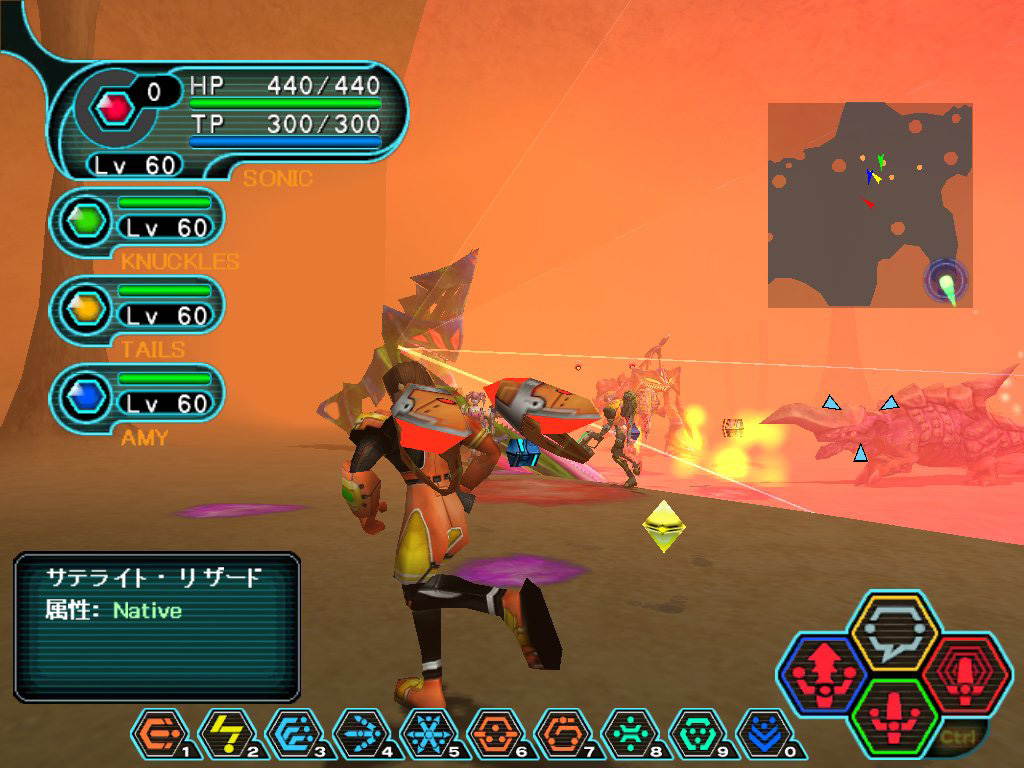Click the area minimap

(x=870, y=205)
